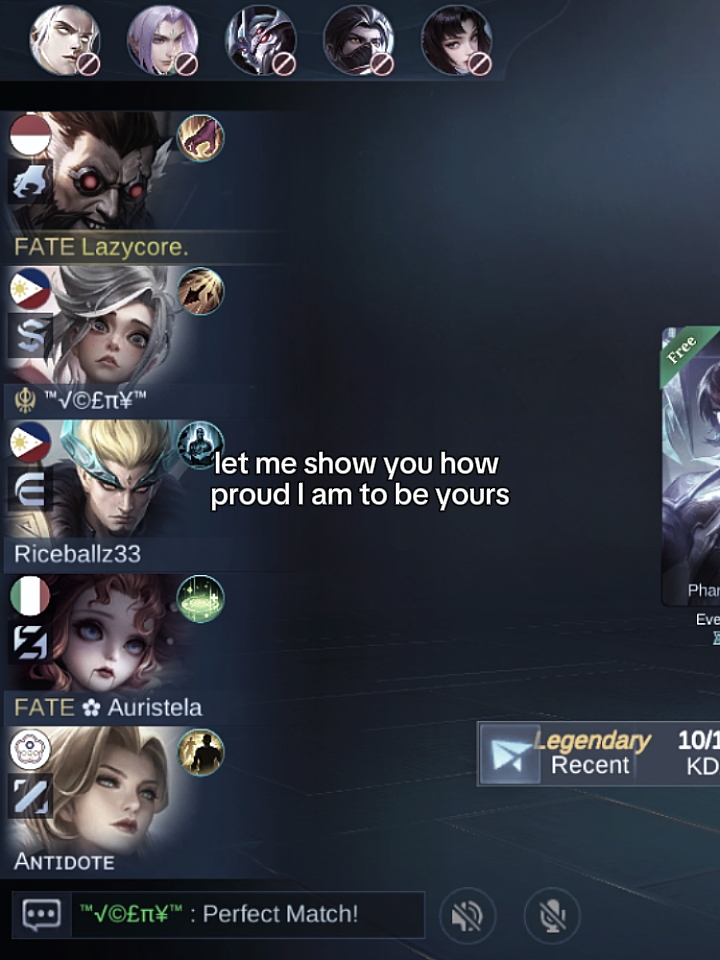Toggle the muted microphone button
Screen dimensions: 720x960
click(551, 915)
